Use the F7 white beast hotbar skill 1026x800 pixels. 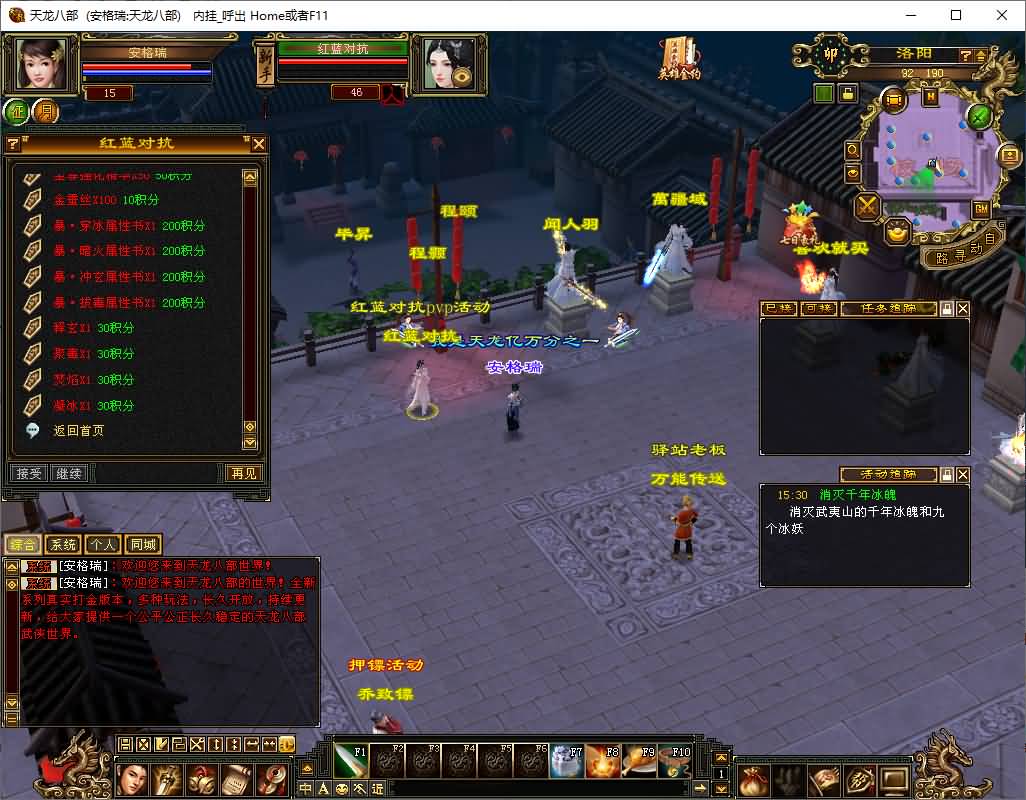(x=566, y=761)
